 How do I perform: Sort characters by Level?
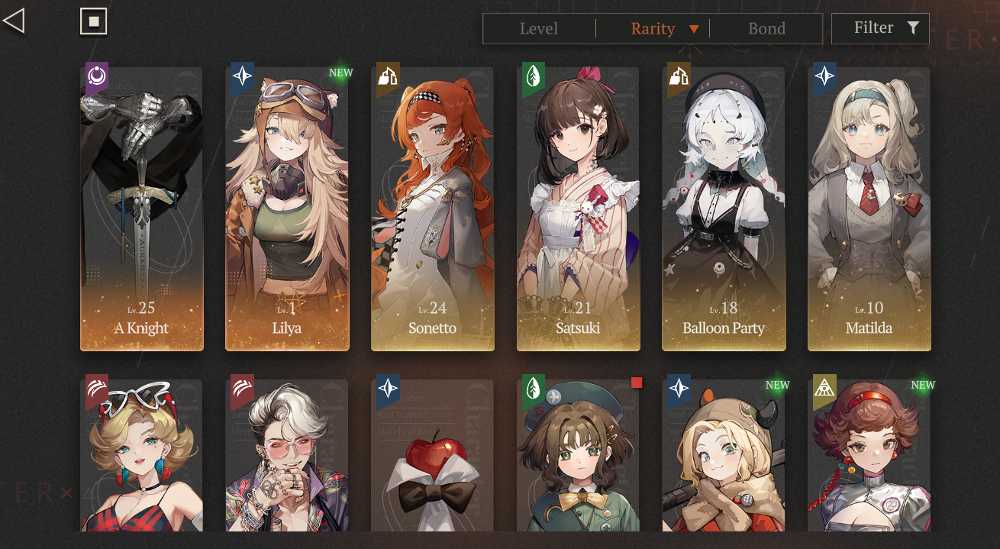539,29
